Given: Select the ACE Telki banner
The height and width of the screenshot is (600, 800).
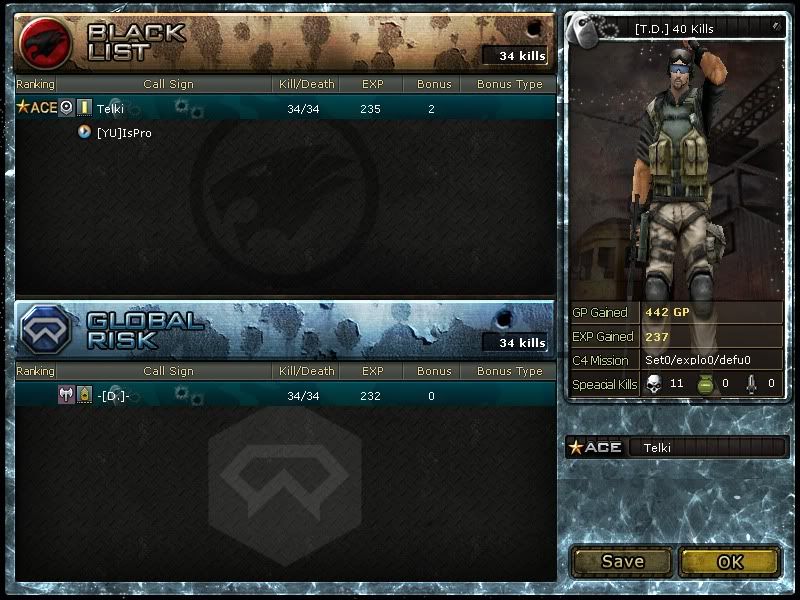Looking at the screenshot, I should pos(677,447).
